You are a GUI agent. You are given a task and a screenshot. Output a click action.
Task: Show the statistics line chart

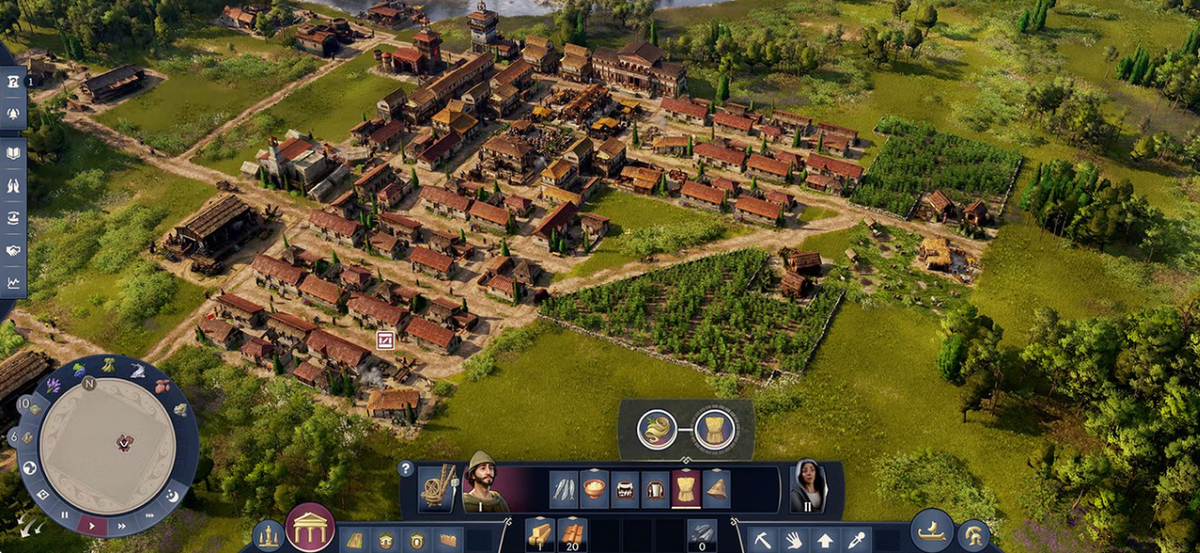click(14, 282)
